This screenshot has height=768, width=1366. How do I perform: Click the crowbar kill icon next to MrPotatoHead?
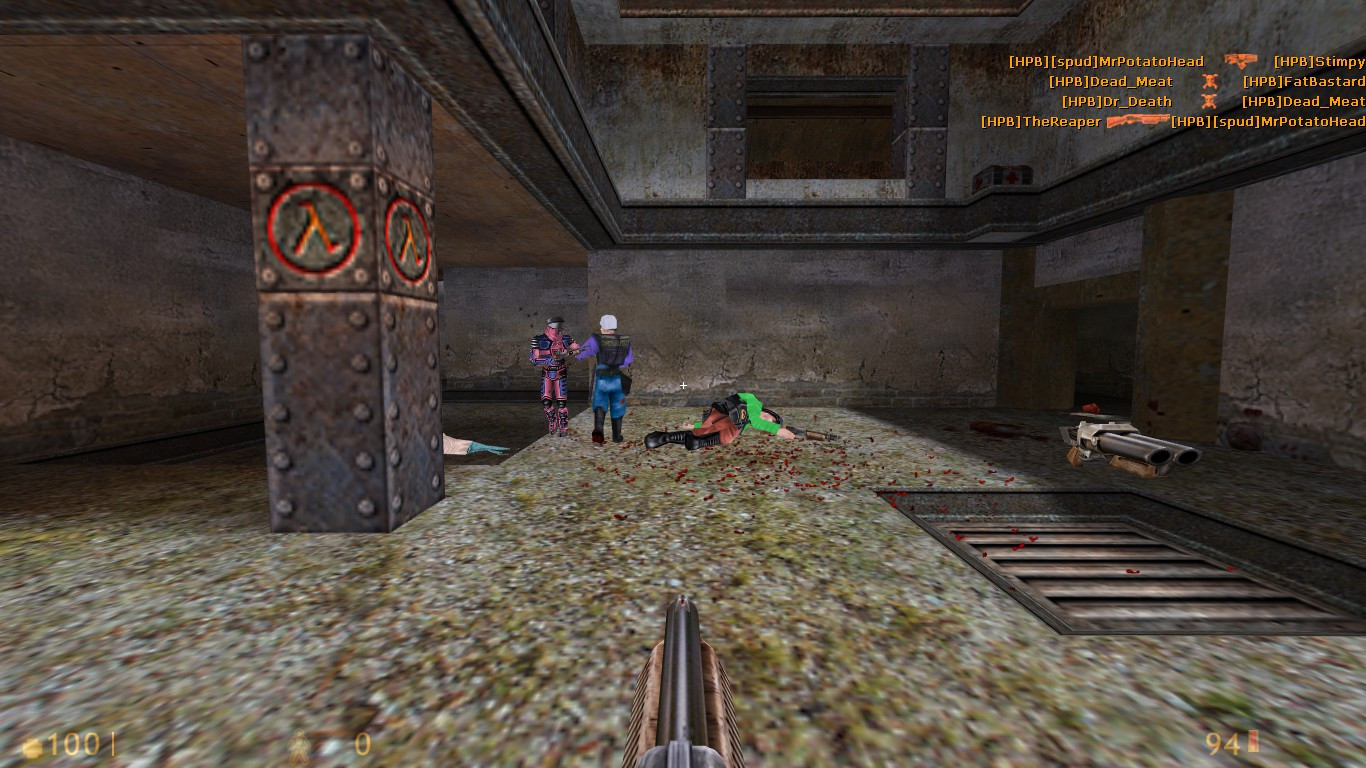click(x=1240, y=60)
